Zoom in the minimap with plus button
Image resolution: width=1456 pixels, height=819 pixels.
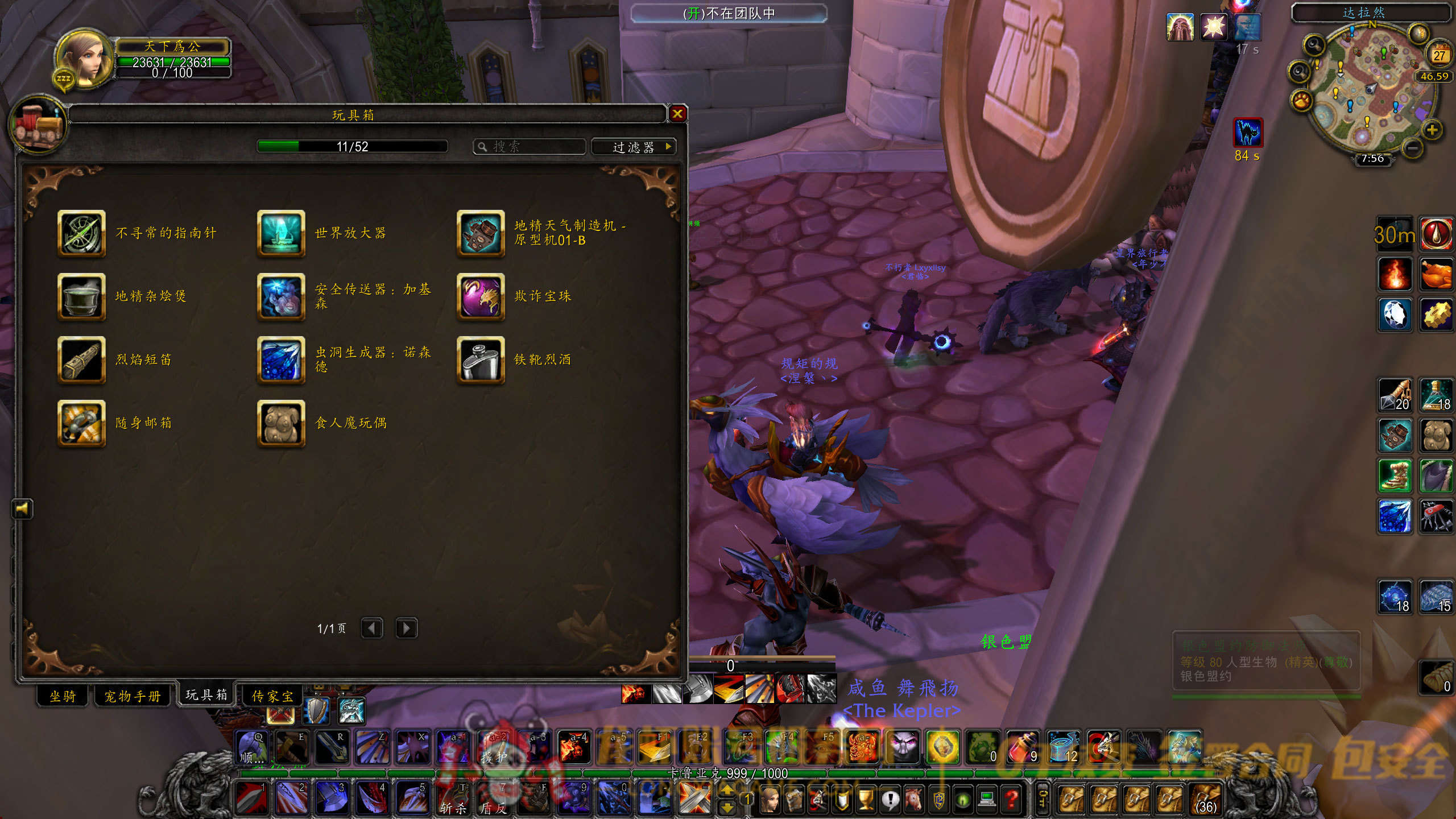(x=1432, y=130)
